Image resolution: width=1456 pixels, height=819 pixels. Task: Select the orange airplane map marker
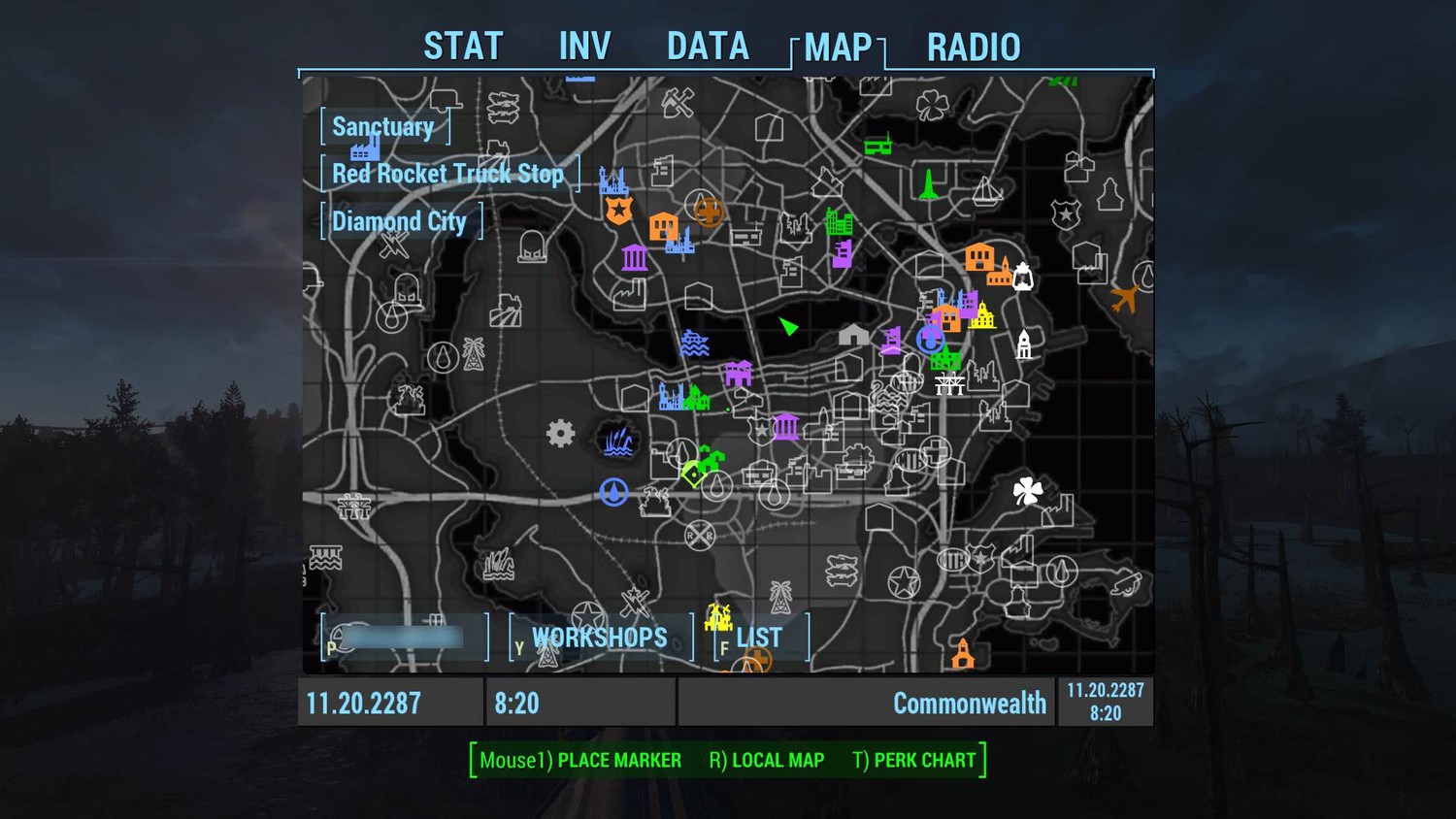pos(1124,299)
